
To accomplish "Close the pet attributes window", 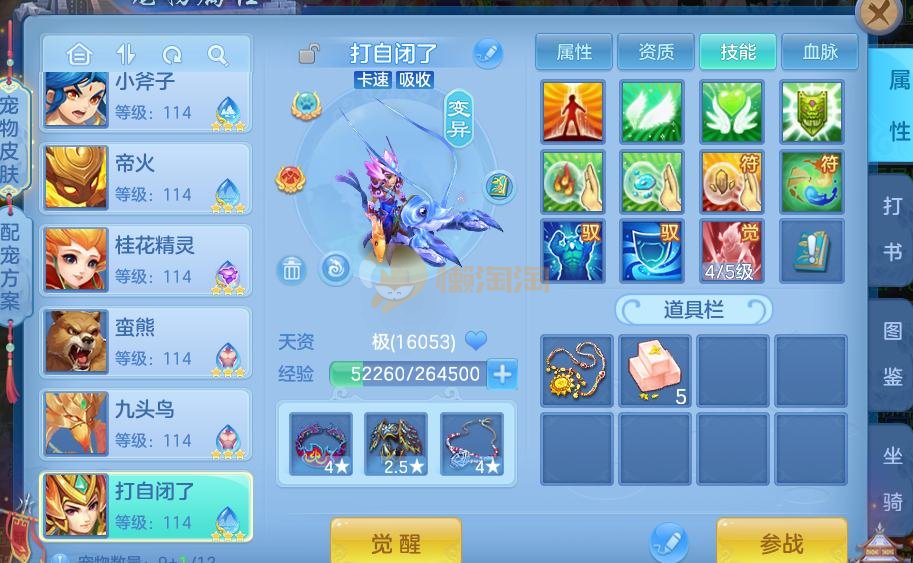I will 879,16.
